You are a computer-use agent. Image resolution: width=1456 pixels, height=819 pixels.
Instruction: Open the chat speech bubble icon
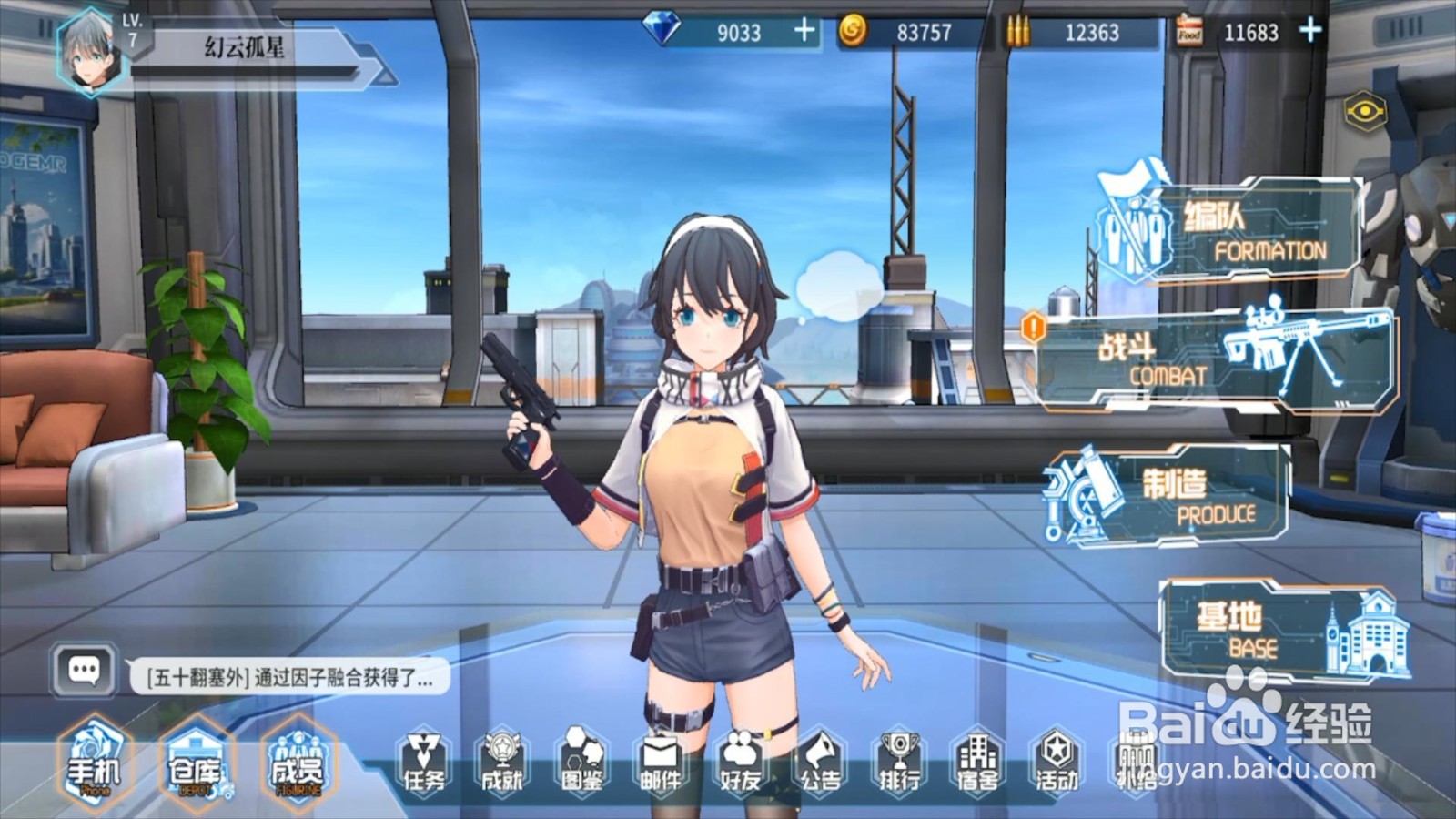(85, 672)
